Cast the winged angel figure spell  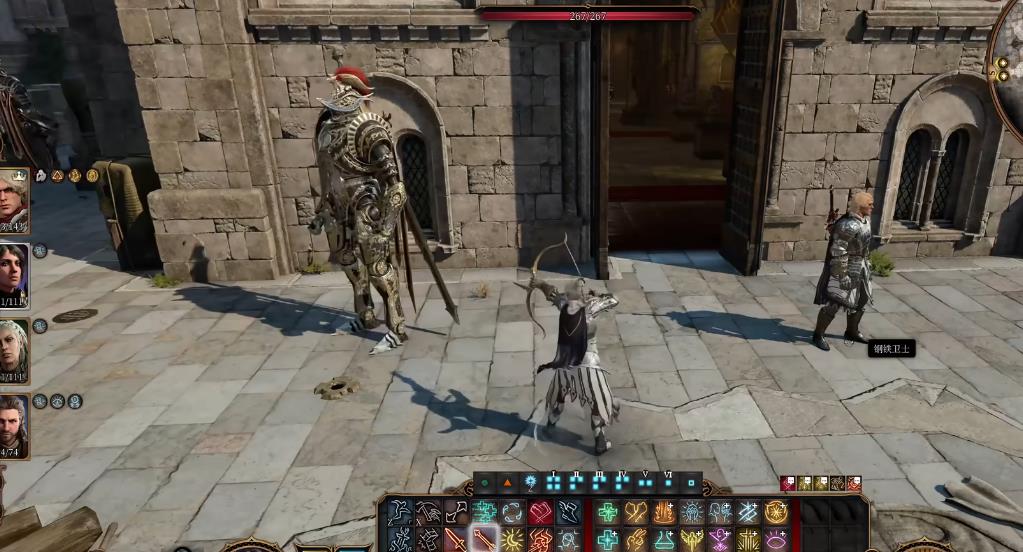point(692,540)
